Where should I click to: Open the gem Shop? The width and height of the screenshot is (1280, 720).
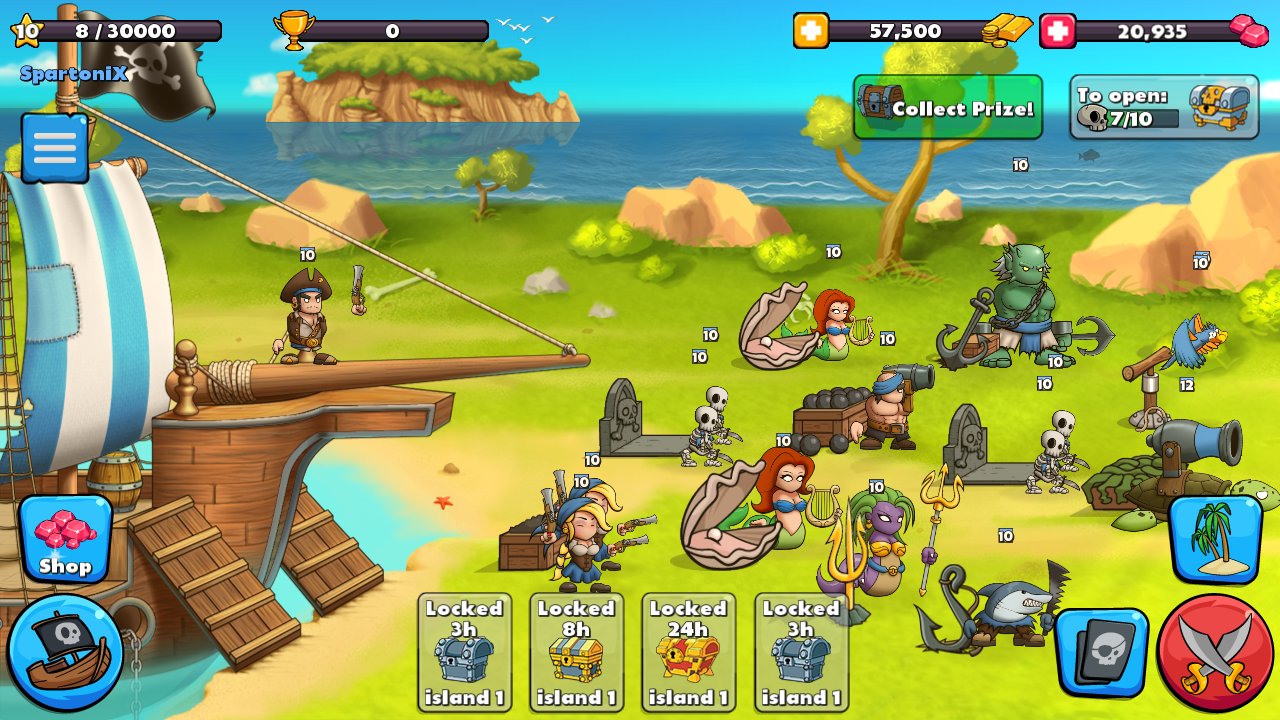[x=65, y=540]
